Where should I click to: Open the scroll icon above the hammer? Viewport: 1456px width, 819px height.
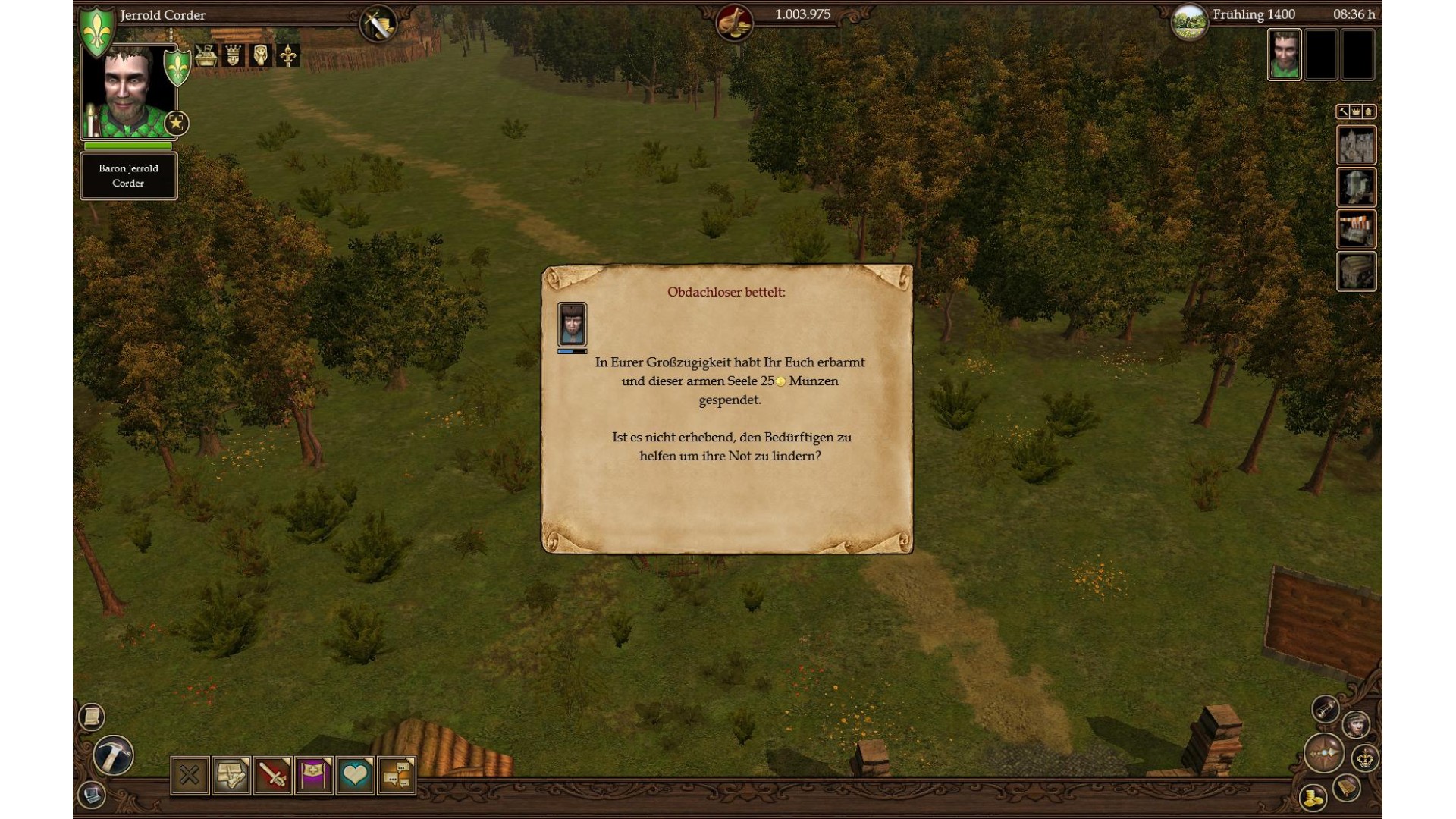click(x=92, y=717)
